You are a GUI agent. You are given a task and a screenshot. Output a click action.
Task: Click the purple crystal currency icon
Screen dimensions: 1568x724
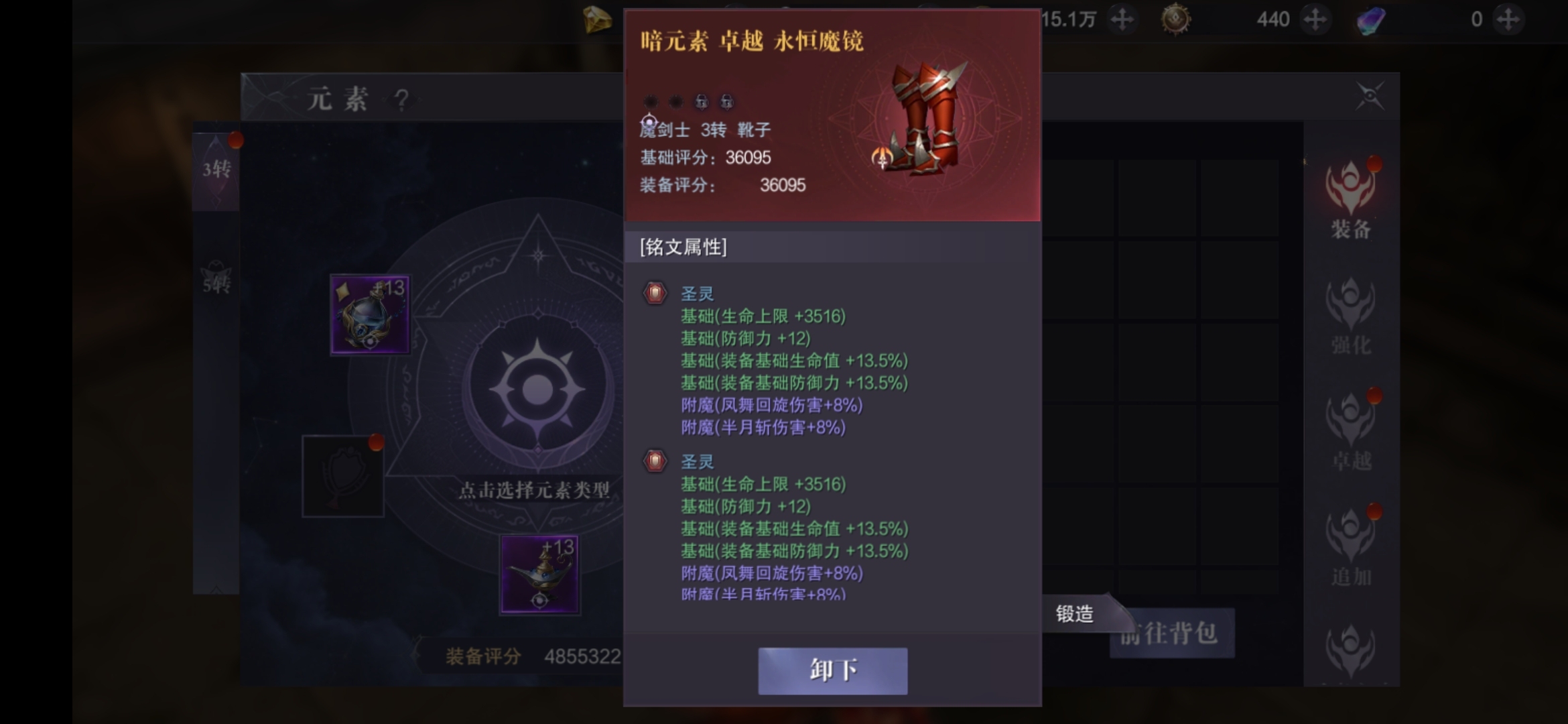pos(1368,19)
